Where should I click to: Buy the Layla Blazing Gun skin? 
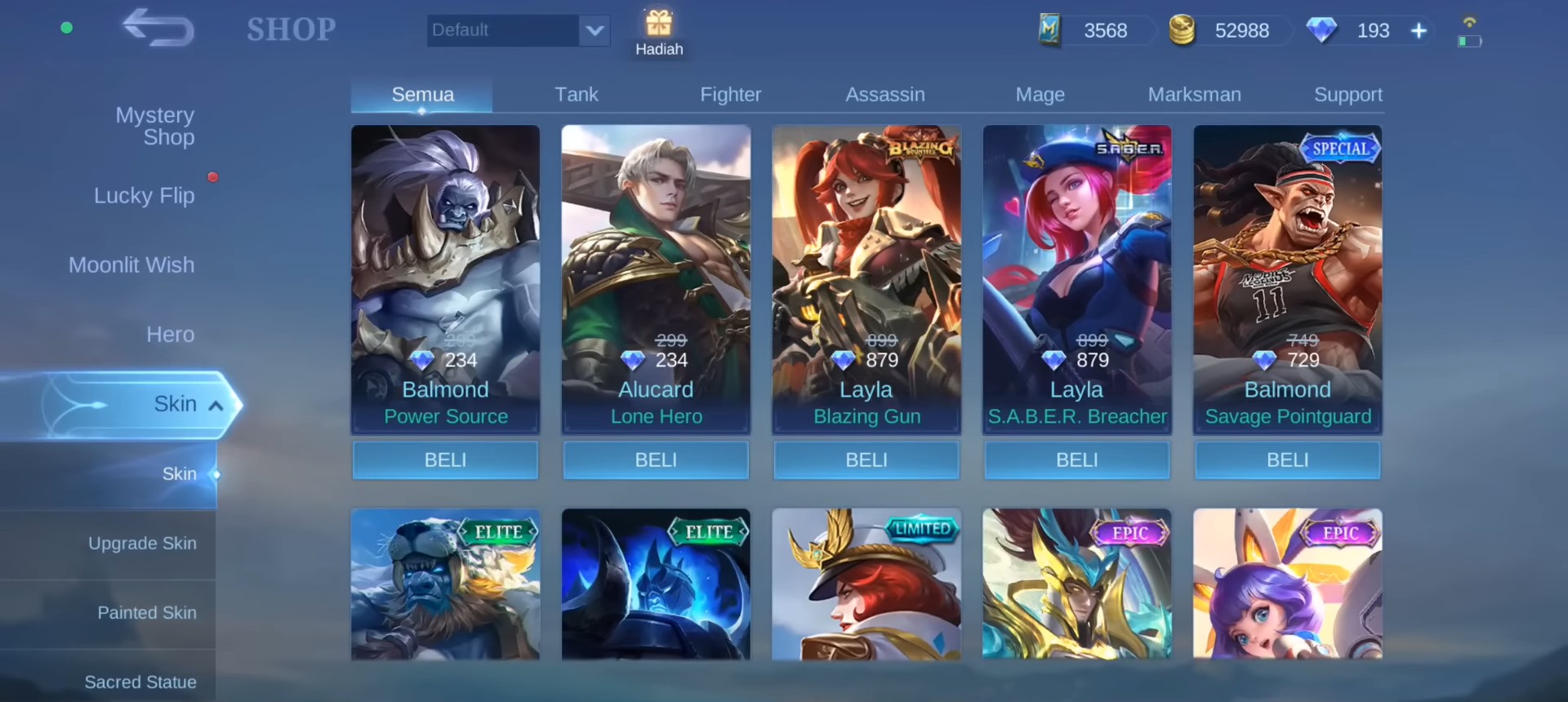coord(866,460)
